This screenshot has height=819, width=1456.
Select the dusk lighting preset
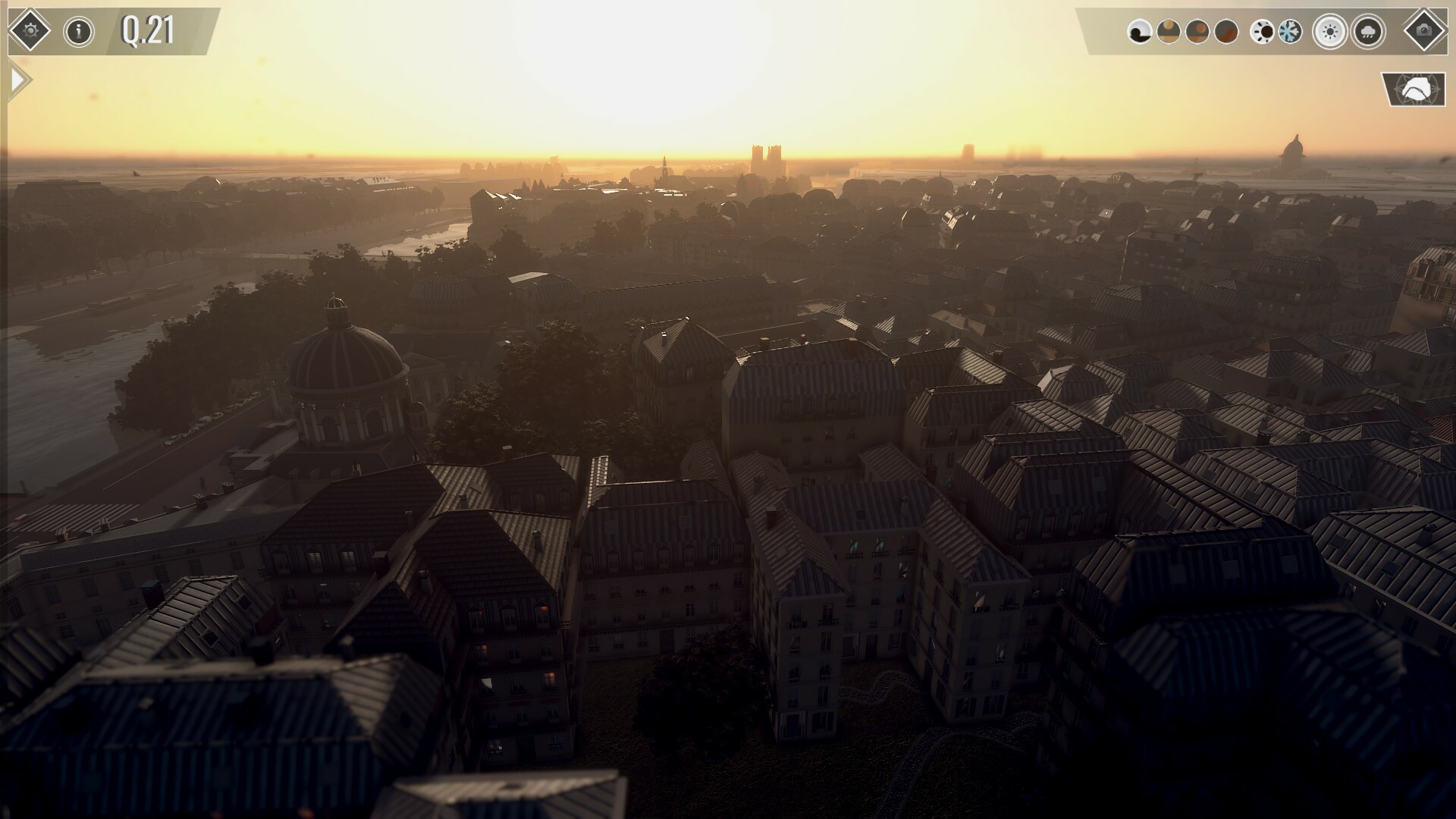pyautogui.click(x=1226, y=32)
